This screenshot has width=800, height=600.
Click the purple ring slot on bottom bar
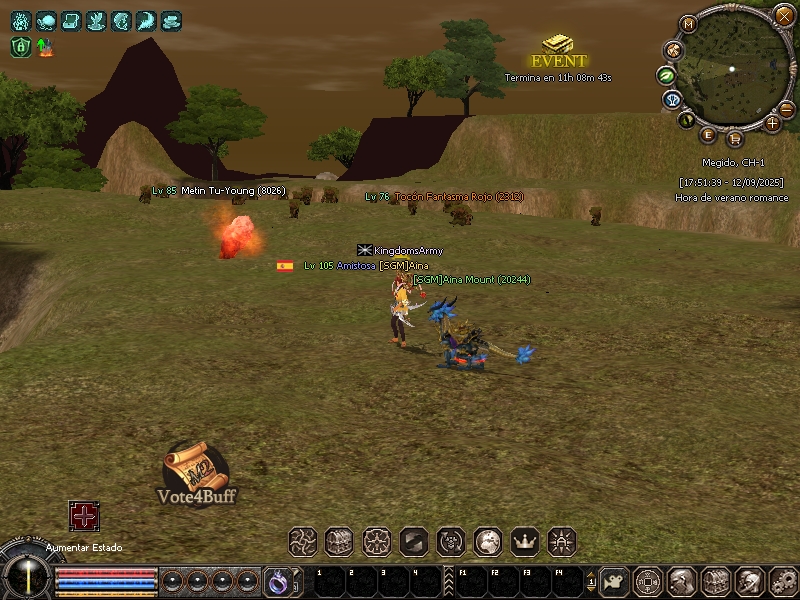276,580
